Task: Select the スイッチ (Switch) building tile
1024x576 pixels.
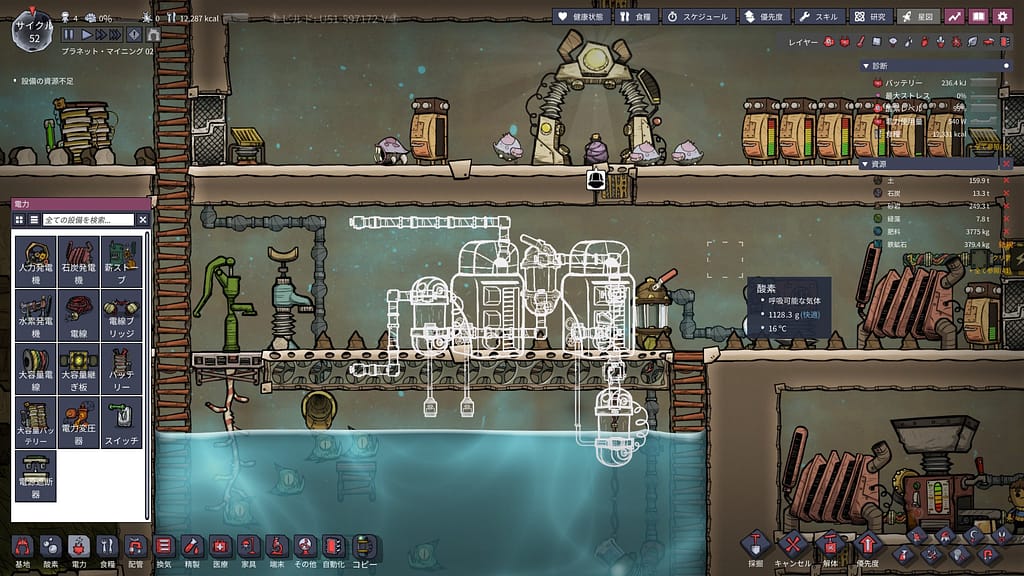Action: coord(121,424)
